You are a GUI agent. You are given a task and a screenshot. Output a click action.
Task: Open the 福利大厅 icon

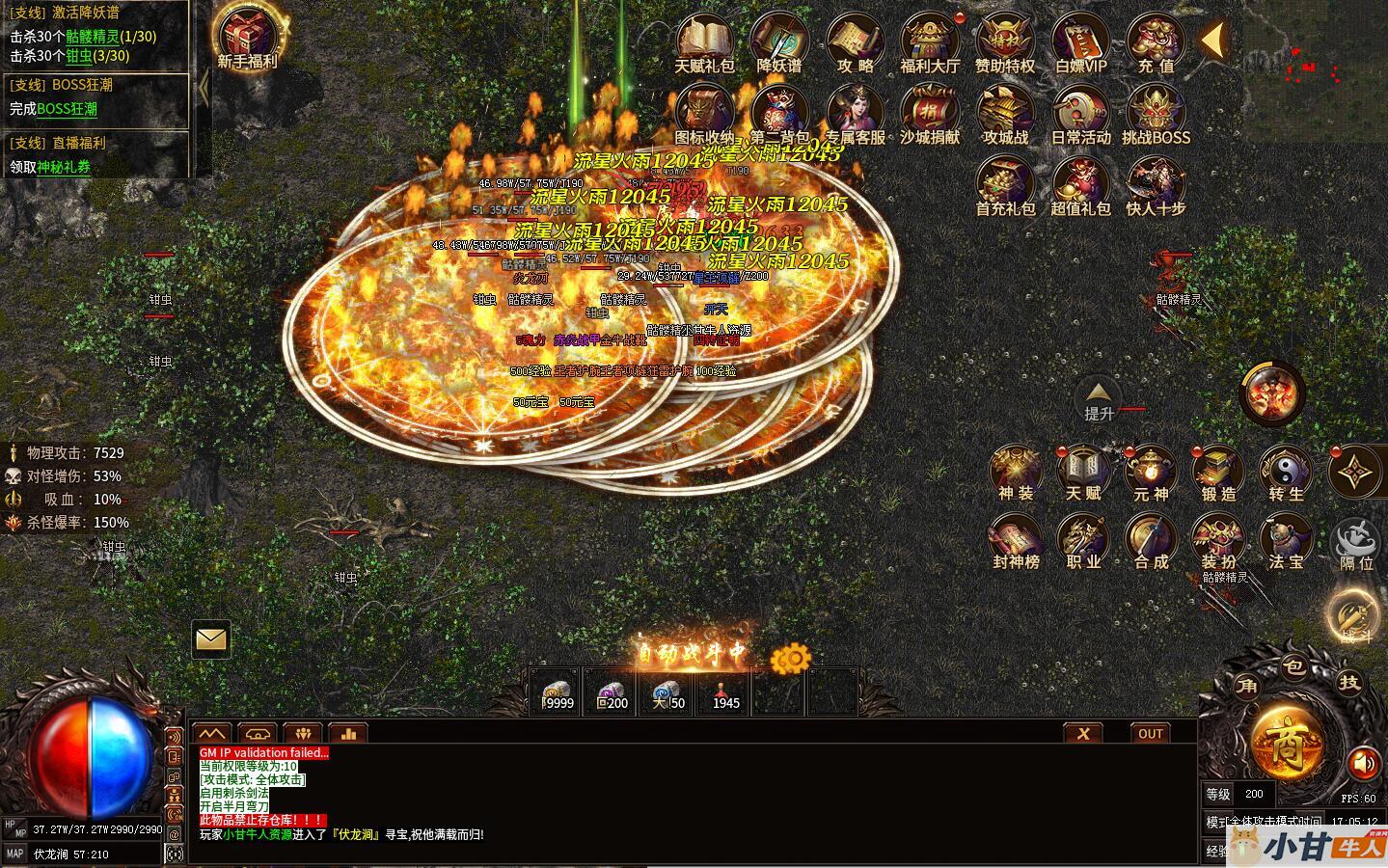(x=929, y=41)
